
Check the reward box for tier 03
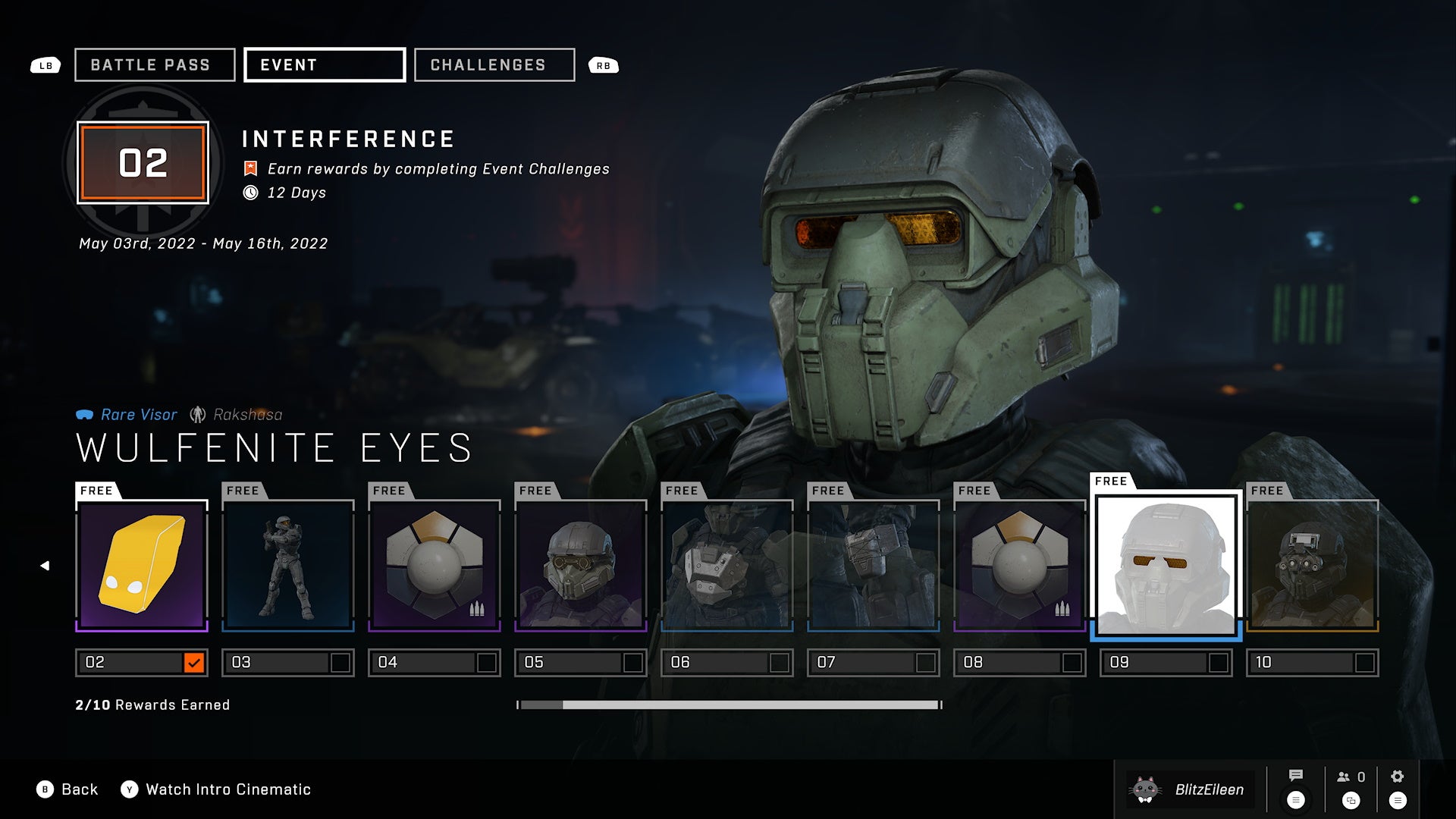click(x=342, y=662)
